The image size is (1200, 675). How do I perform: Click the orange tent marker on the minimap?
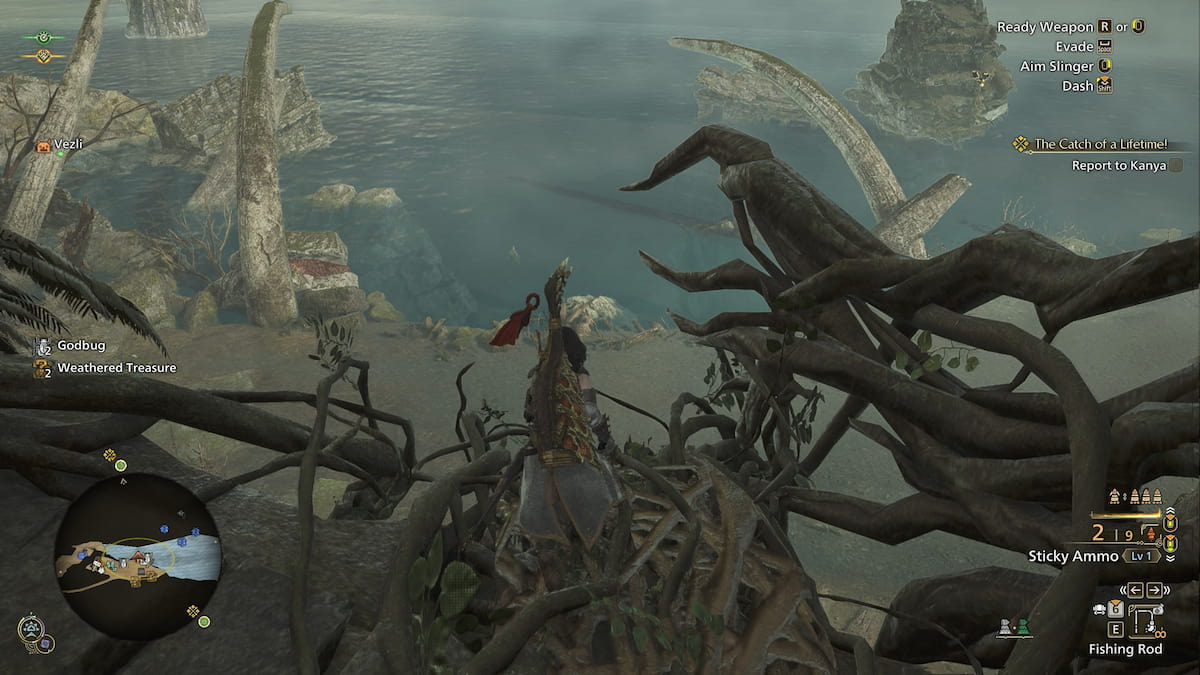tap(138, 554)
